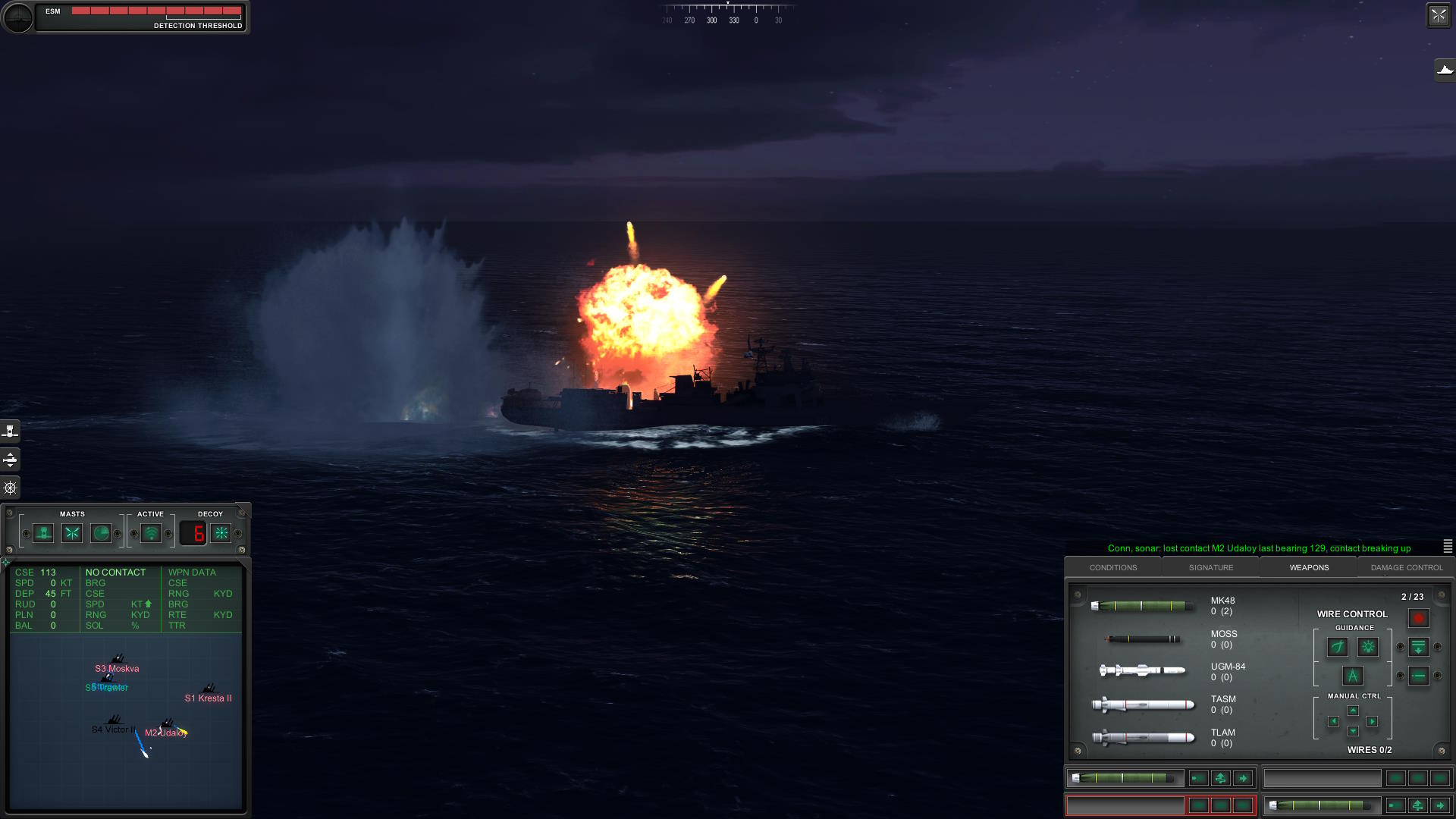Open the message log list icon
The height and width of the screenshot is (819, 1456).
(x=1448, y=546)
